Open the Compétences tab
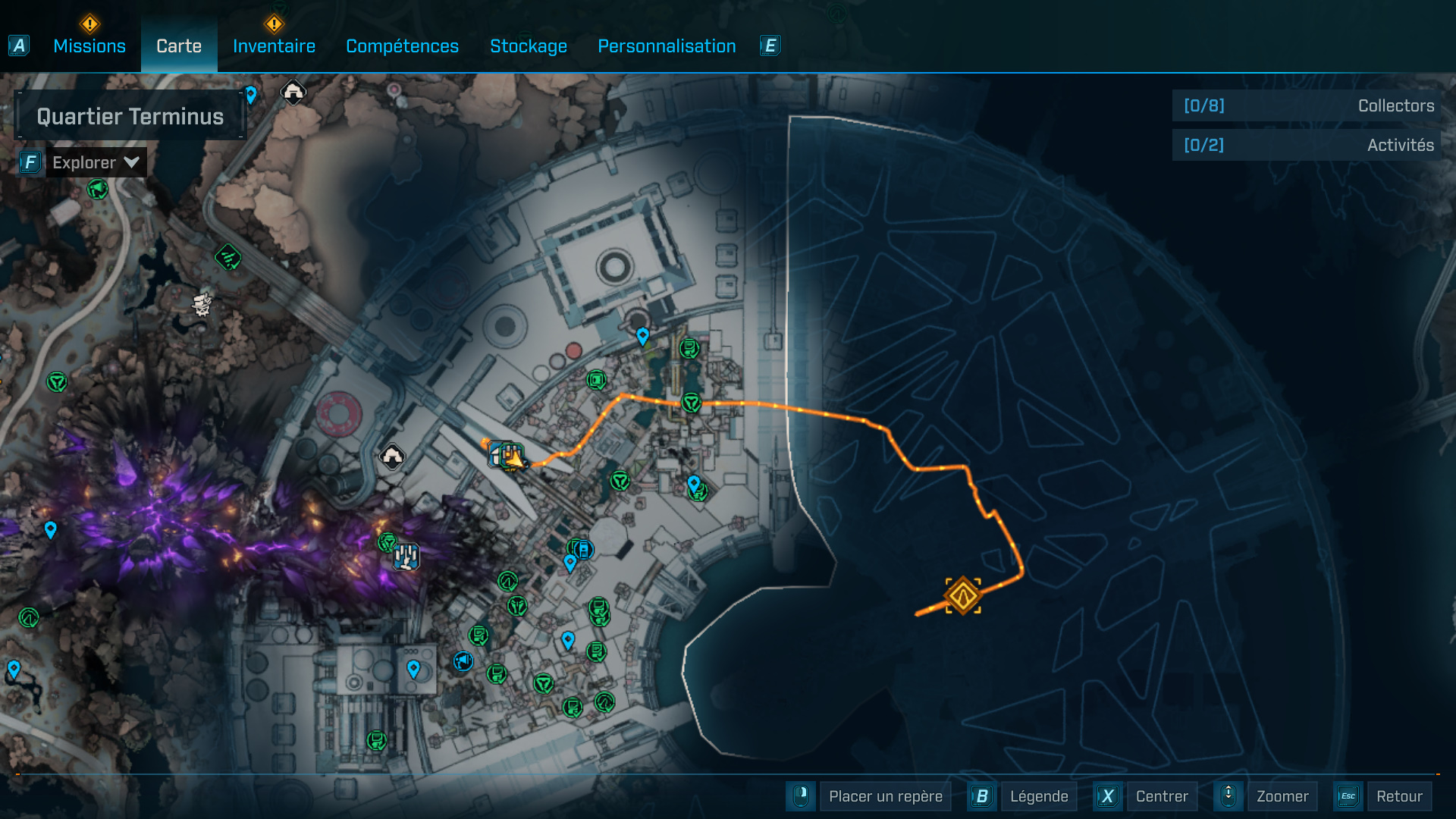Image resolution: width=1456 pixels, height=819 pixels. coord(401,46)
